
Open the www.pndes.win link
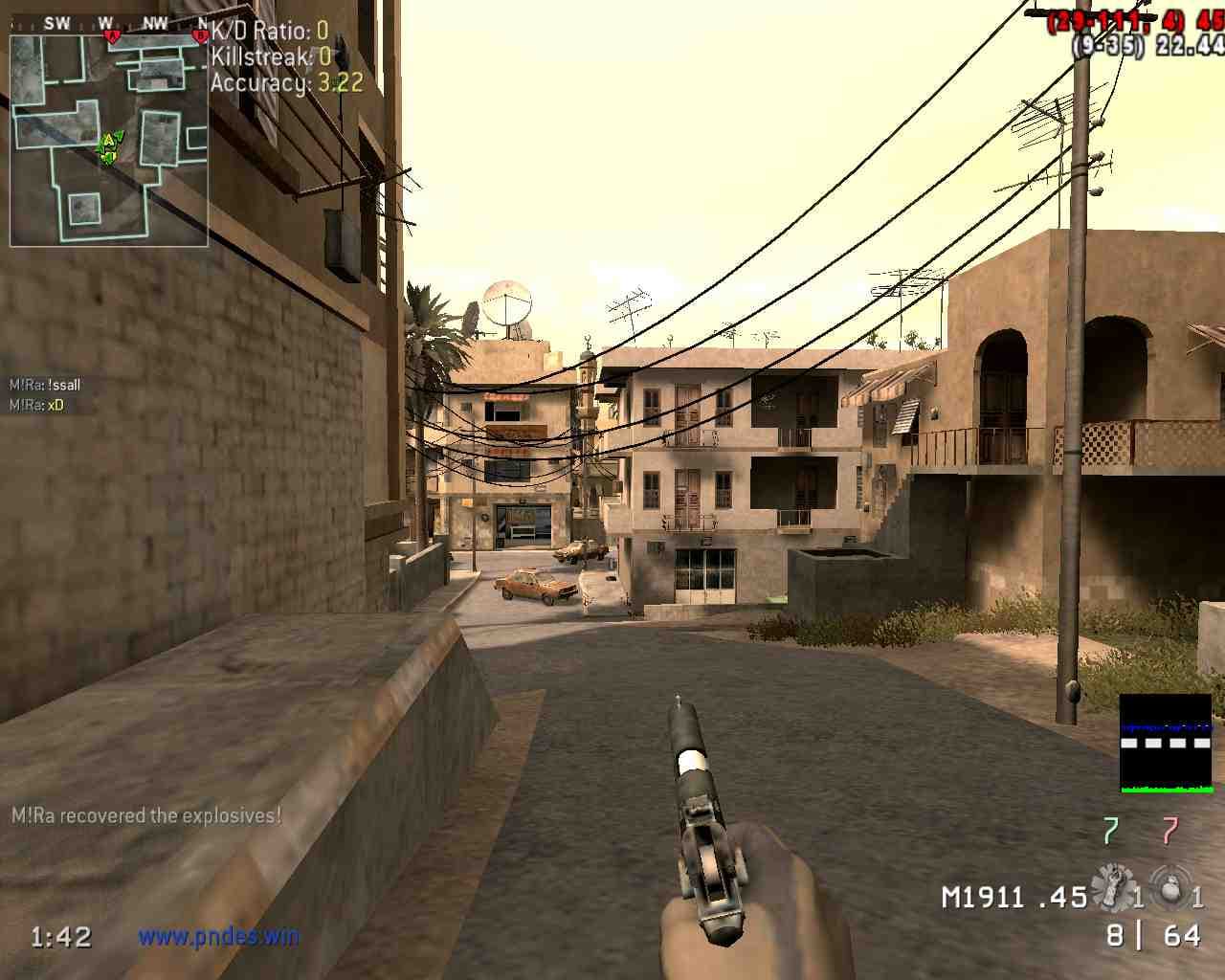[x=218, y=935]
